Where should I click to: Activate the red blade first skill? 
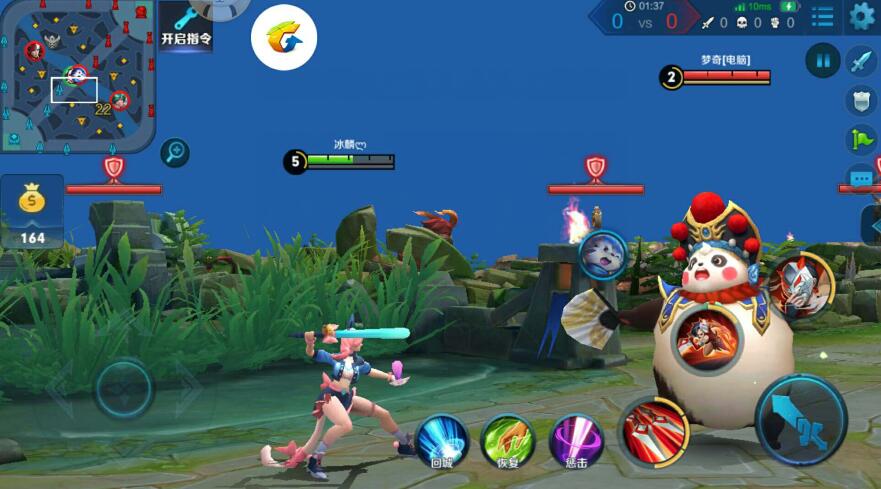pos(656,433)
